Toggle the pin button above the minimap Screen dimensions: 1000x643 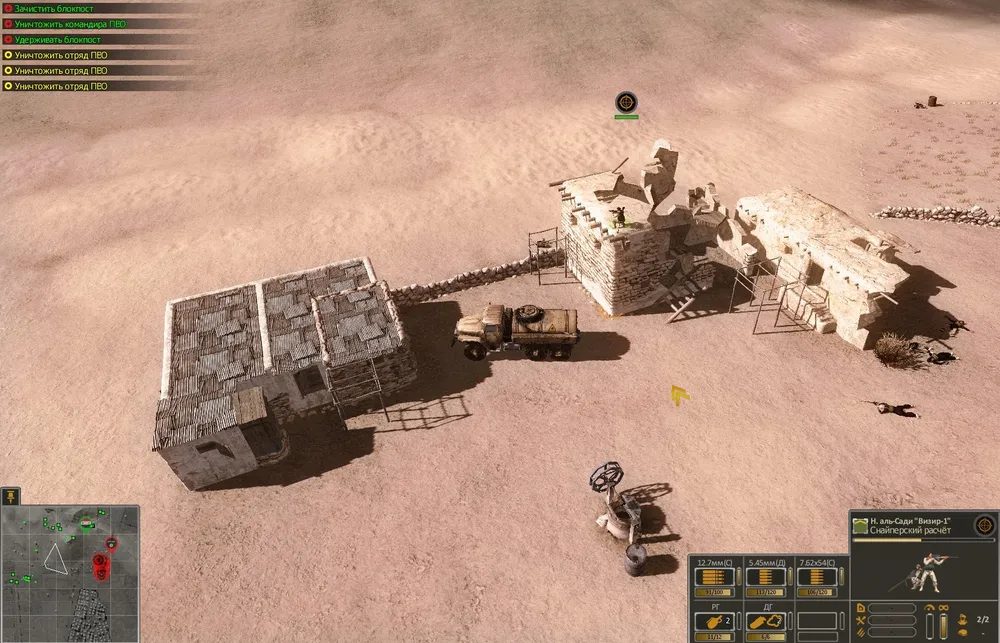(11, 496)
